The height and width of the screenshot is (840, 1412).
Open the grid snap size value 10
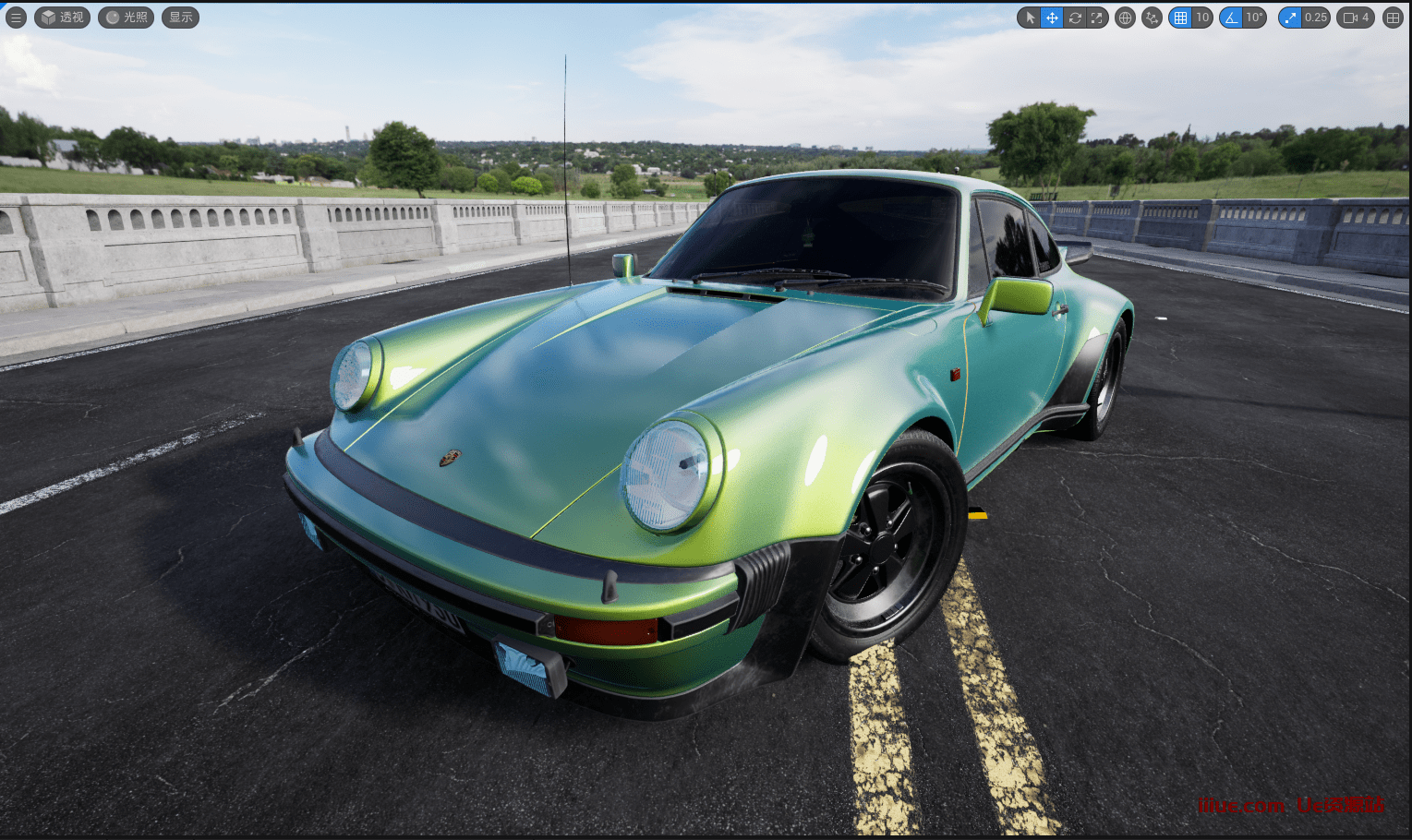1201,18
